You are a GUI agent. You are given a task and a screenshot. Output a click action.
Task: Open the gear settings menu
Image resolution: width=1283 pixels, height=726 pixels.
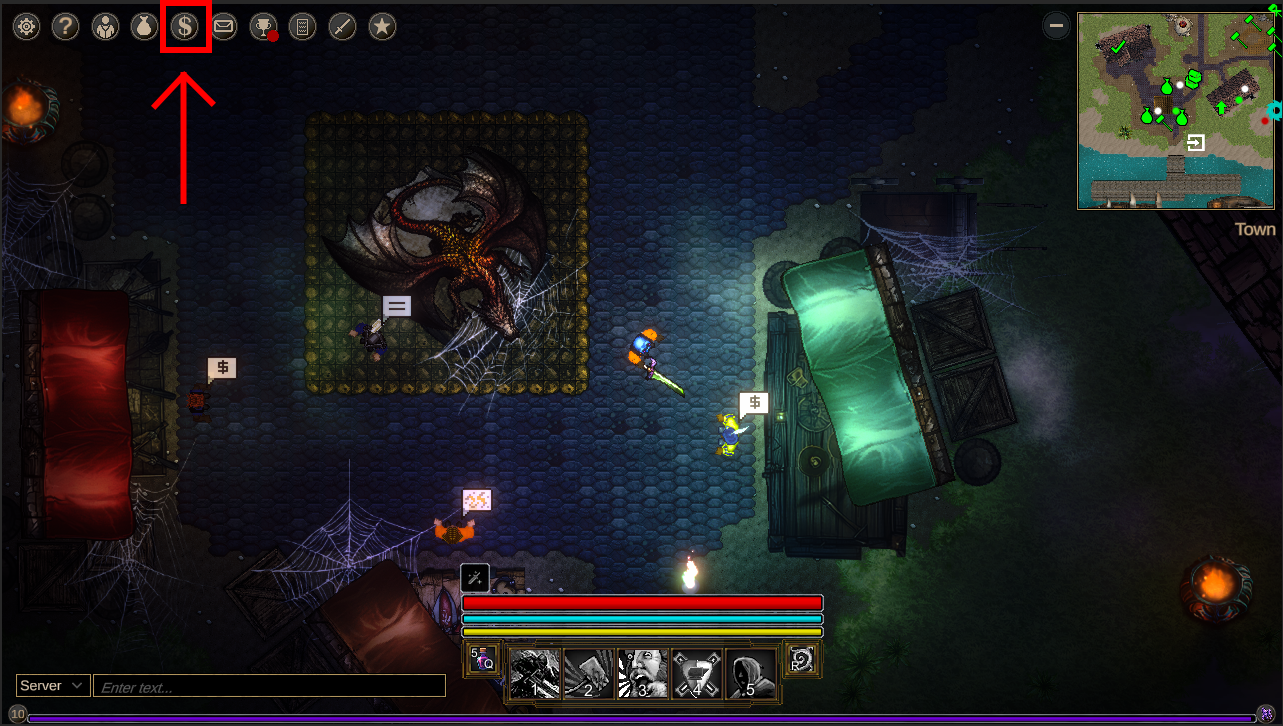tap(26, 27)
